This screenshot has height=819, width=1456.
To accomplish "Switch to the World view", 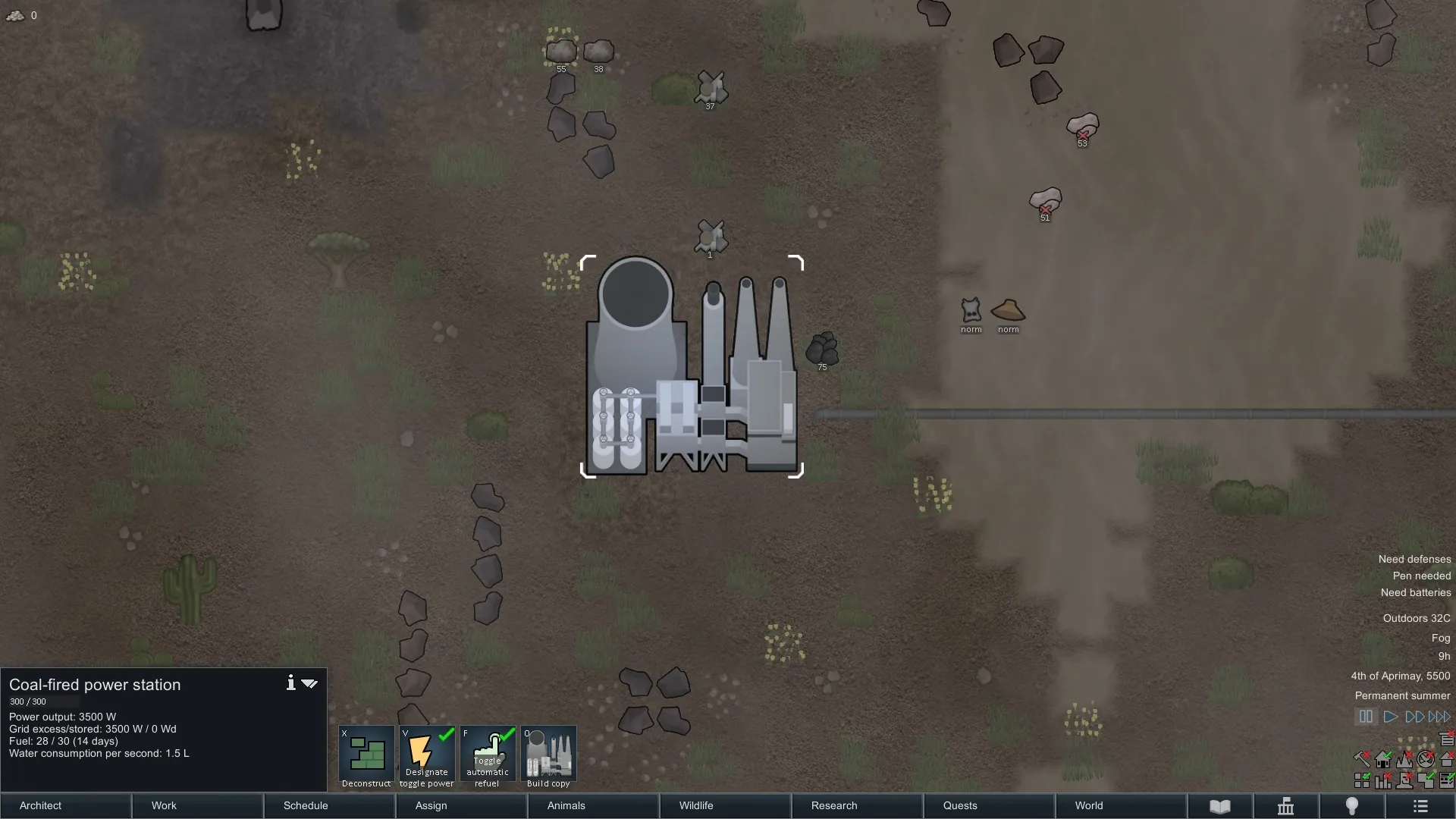I will pyautogui.click(x=1122, y=805).
